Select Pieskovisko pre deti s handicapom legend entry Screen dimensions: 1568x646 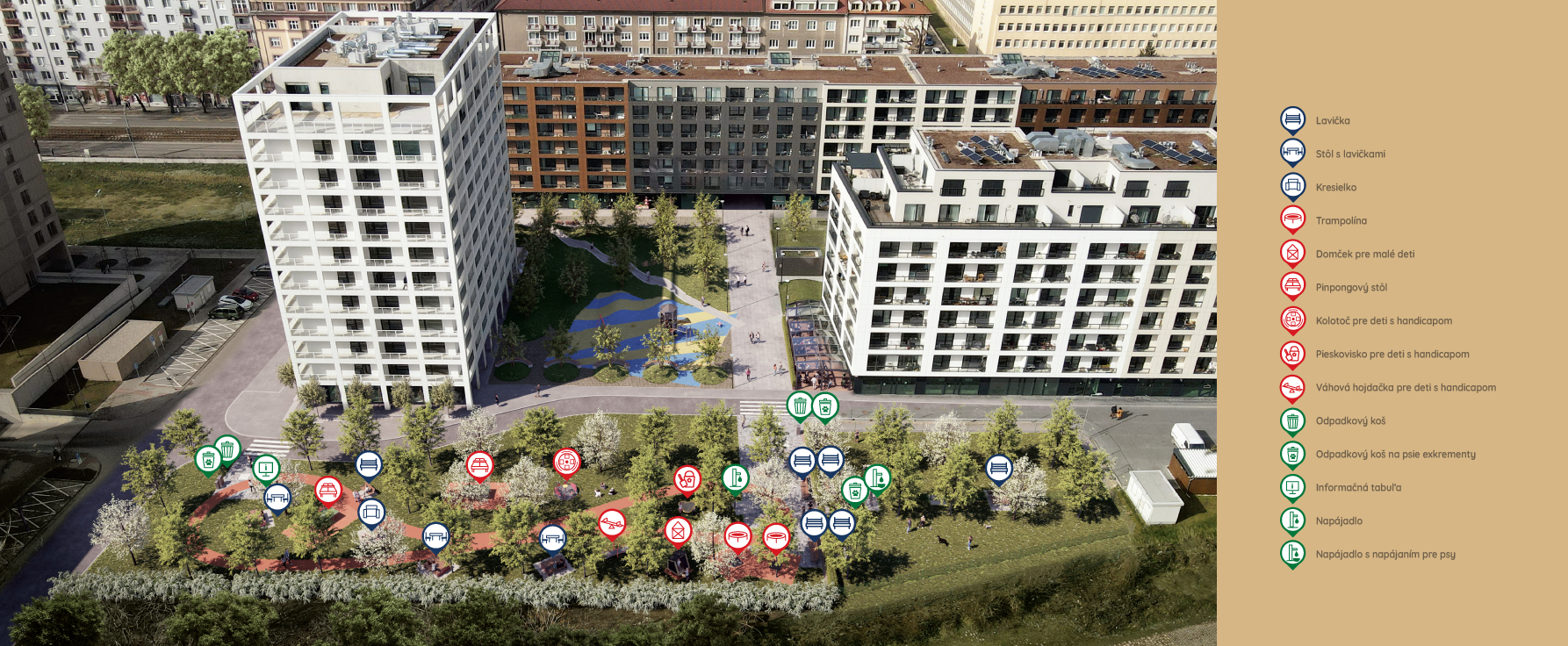click(x=1392, y=355)
